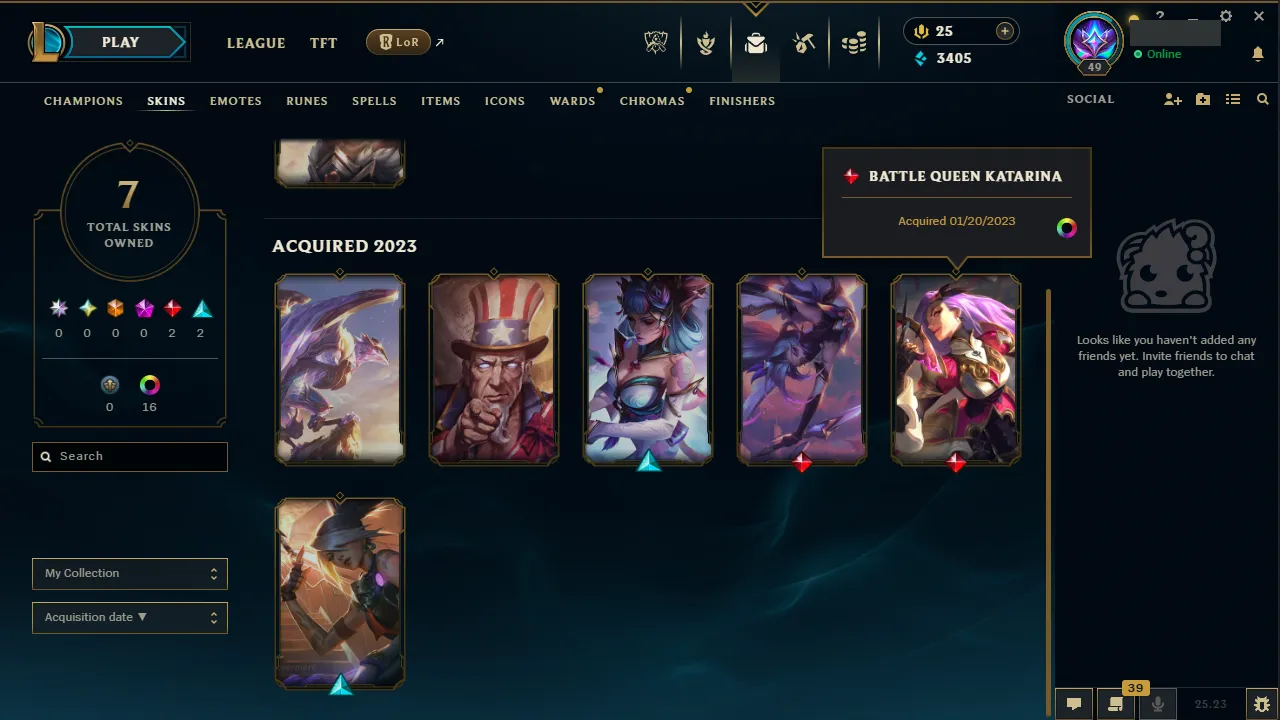Open the My Collection dropdown

pos(129,574)
